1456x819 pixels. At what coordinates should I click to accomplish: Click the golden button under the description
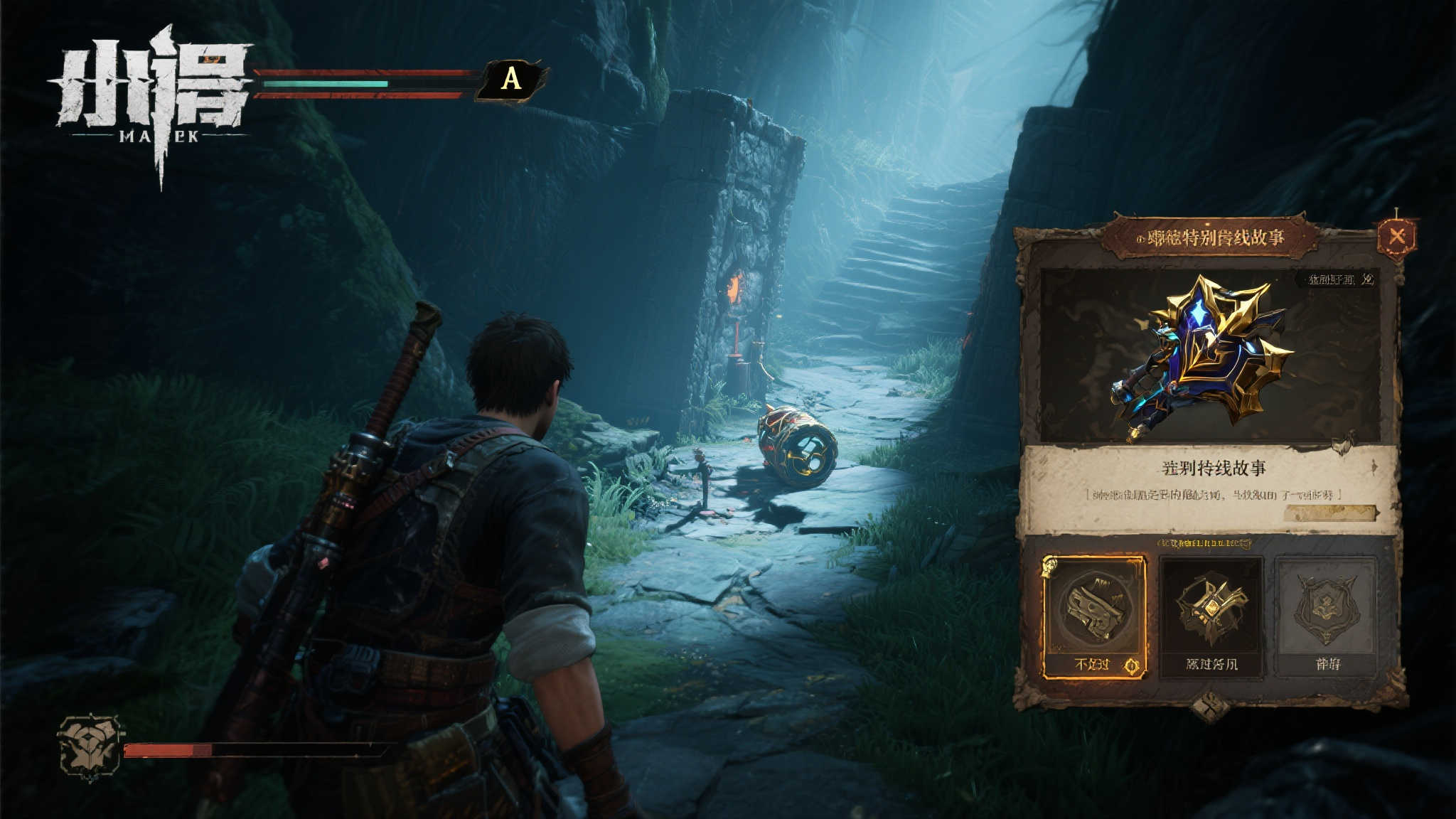pos(1330,513)
